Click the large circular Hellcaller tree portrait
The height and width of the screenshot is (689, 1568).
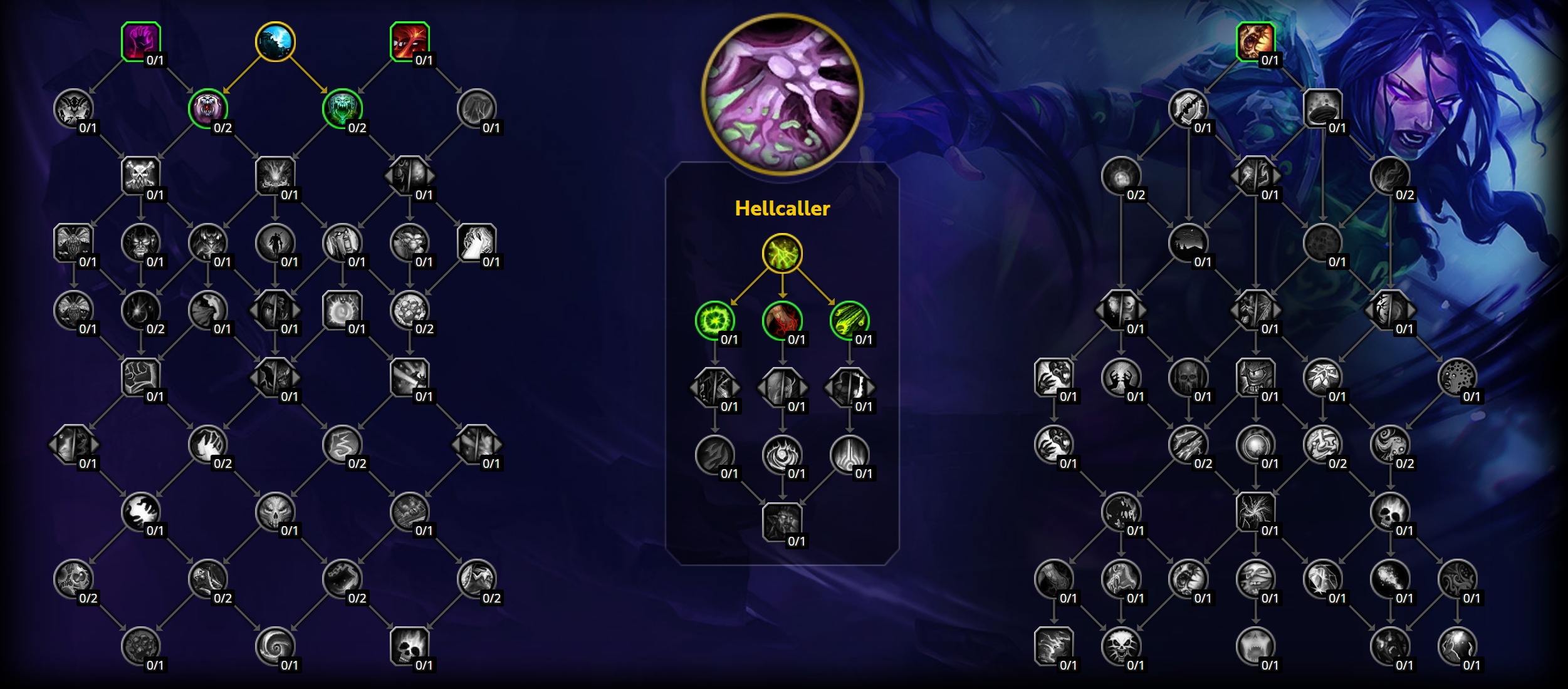click(x=783, y=94)
